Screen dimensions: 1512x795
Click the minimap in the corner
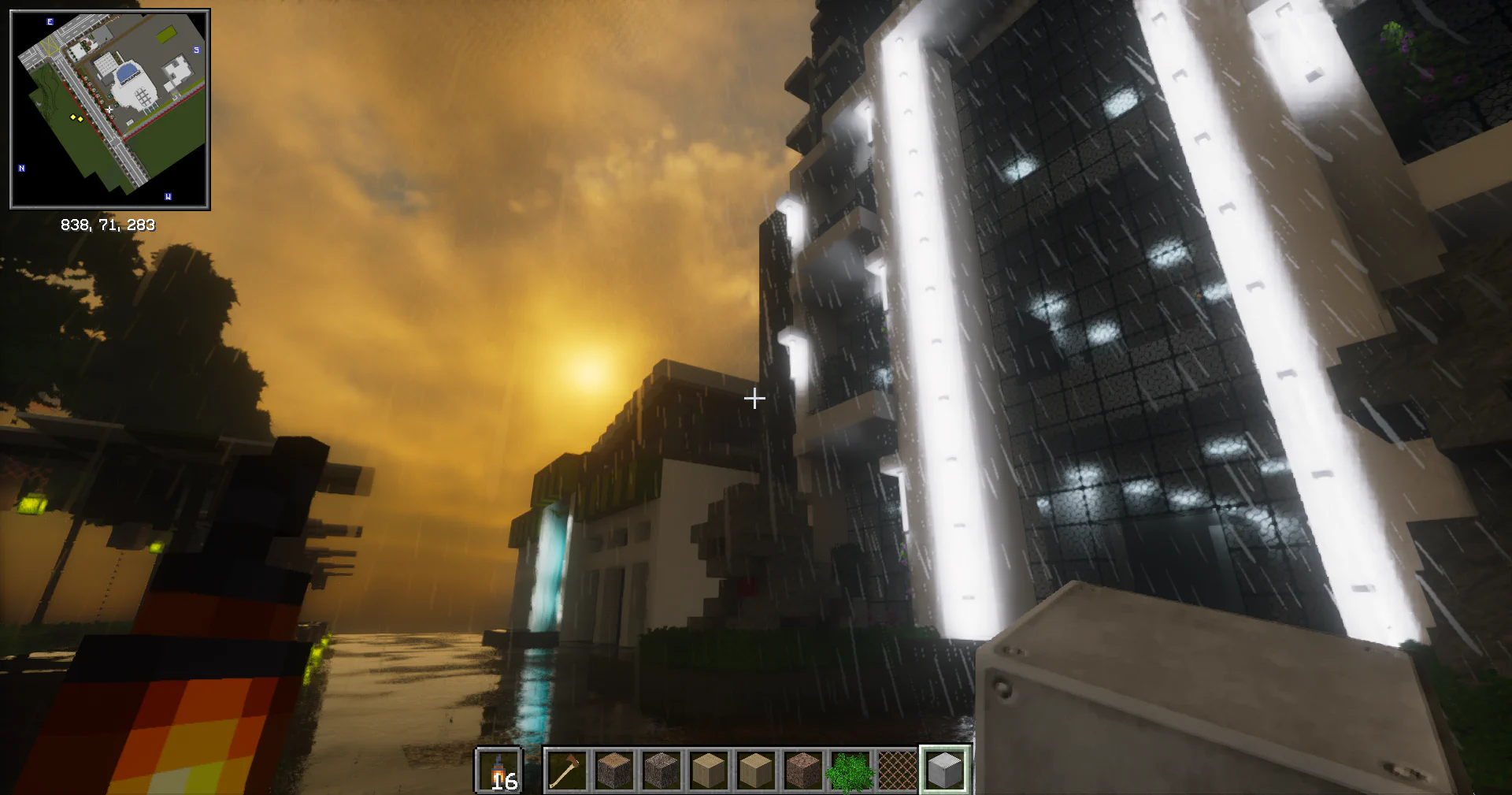[x=109, y=110]
